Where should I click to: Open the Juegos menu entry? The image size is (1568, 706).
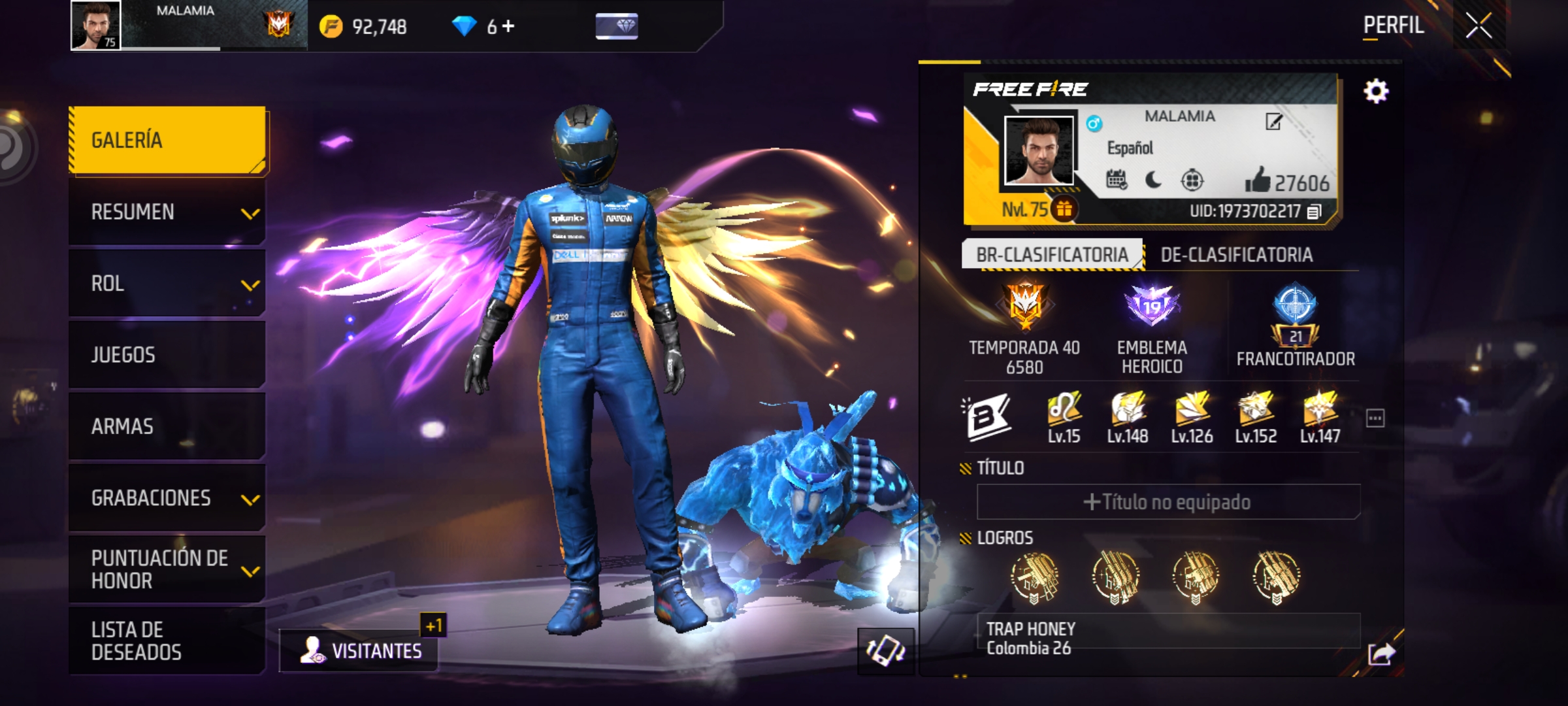[167, 355]
